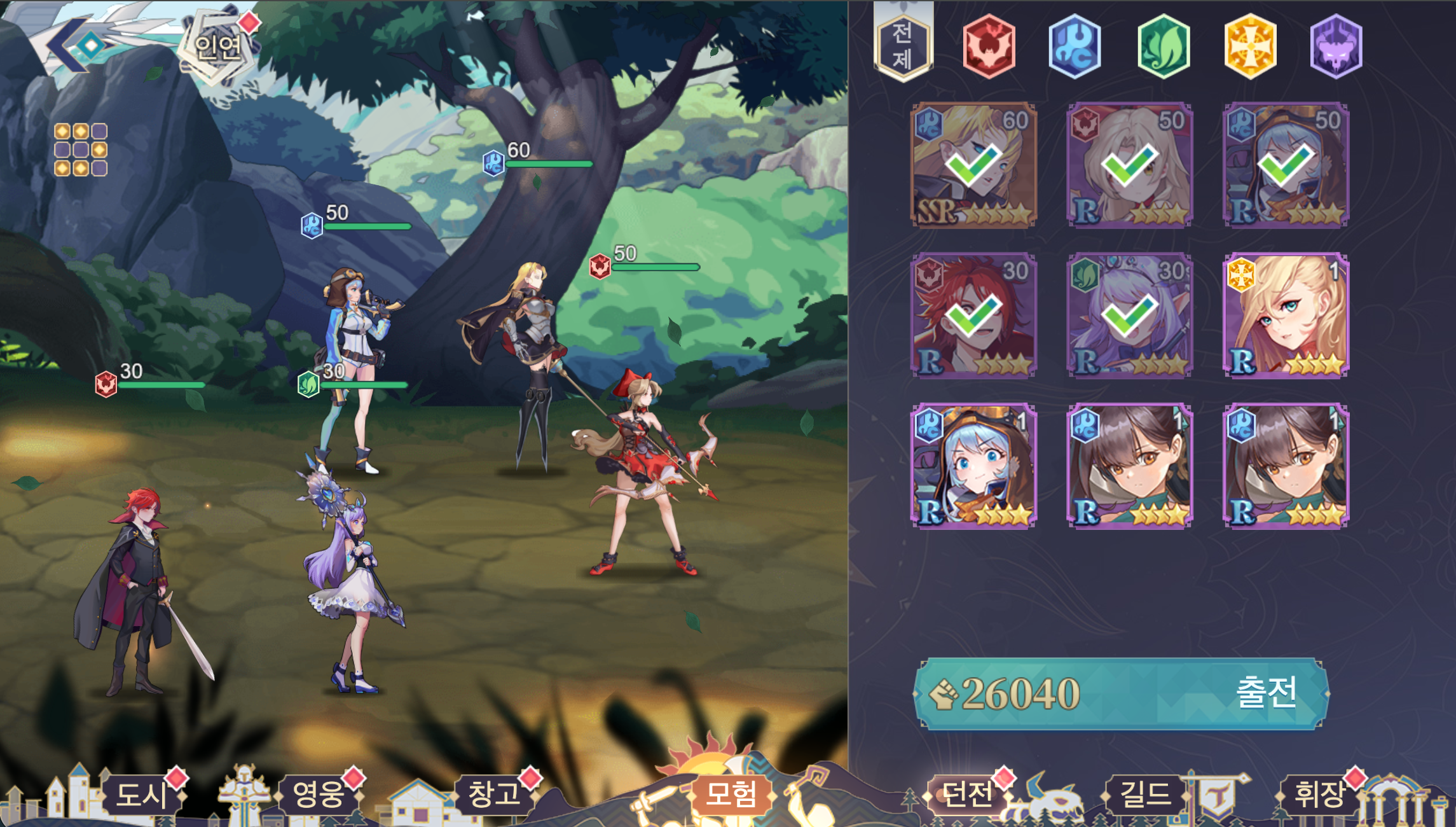Screen dimensions: 1456x827
Task: Select the blonde gold-cross level 1 hero
Action: (x=1286, y=316)
